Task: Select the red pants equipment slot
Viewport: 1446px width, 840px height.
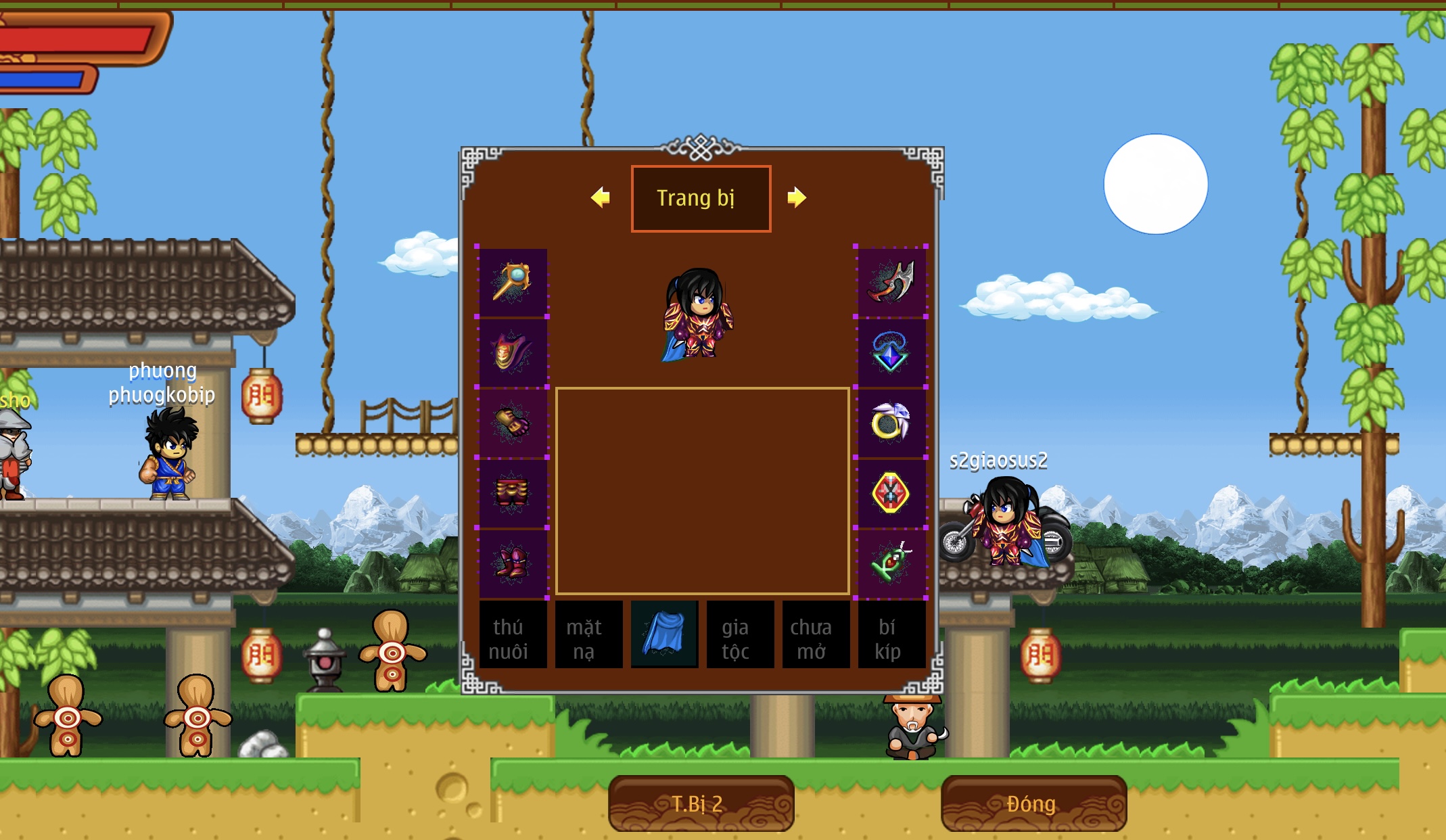Action: (513, 493)
